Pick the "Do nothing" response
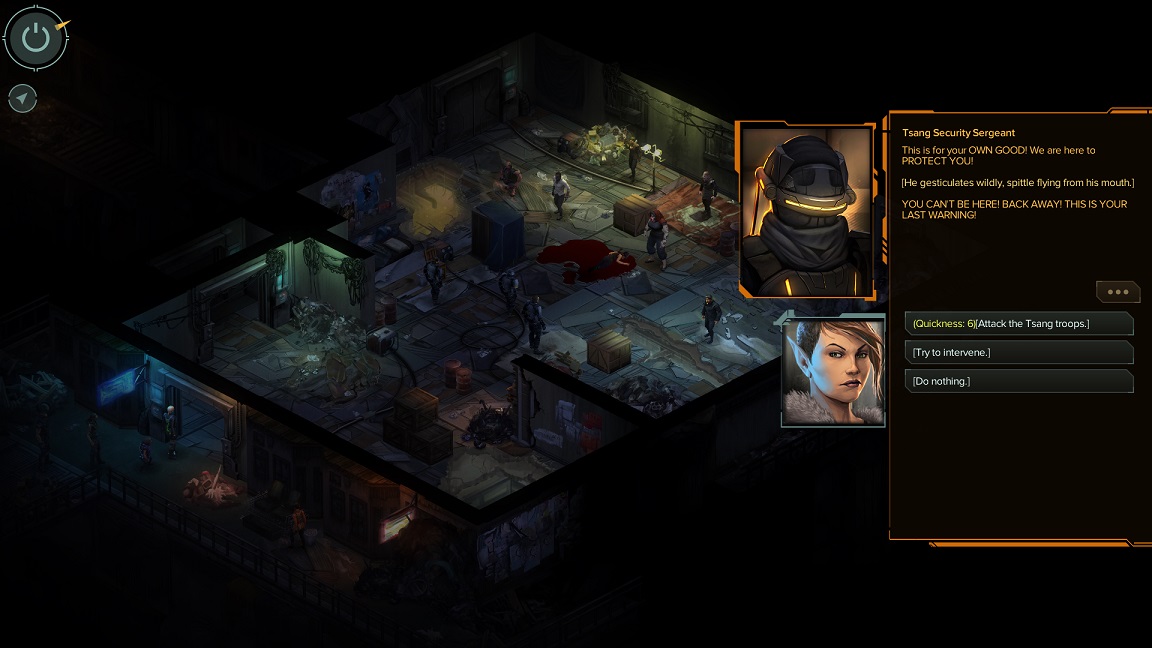This screenshot has height=648, width=1152. 1018,381
